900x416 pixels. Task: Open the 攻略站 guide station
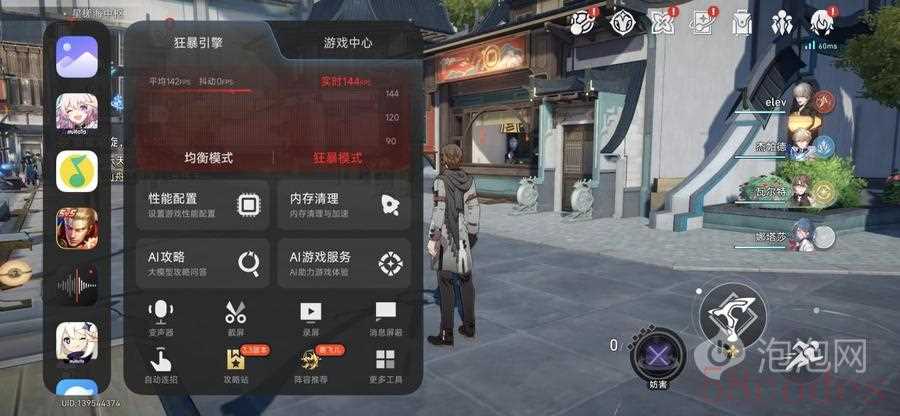(x=236, y=366)
